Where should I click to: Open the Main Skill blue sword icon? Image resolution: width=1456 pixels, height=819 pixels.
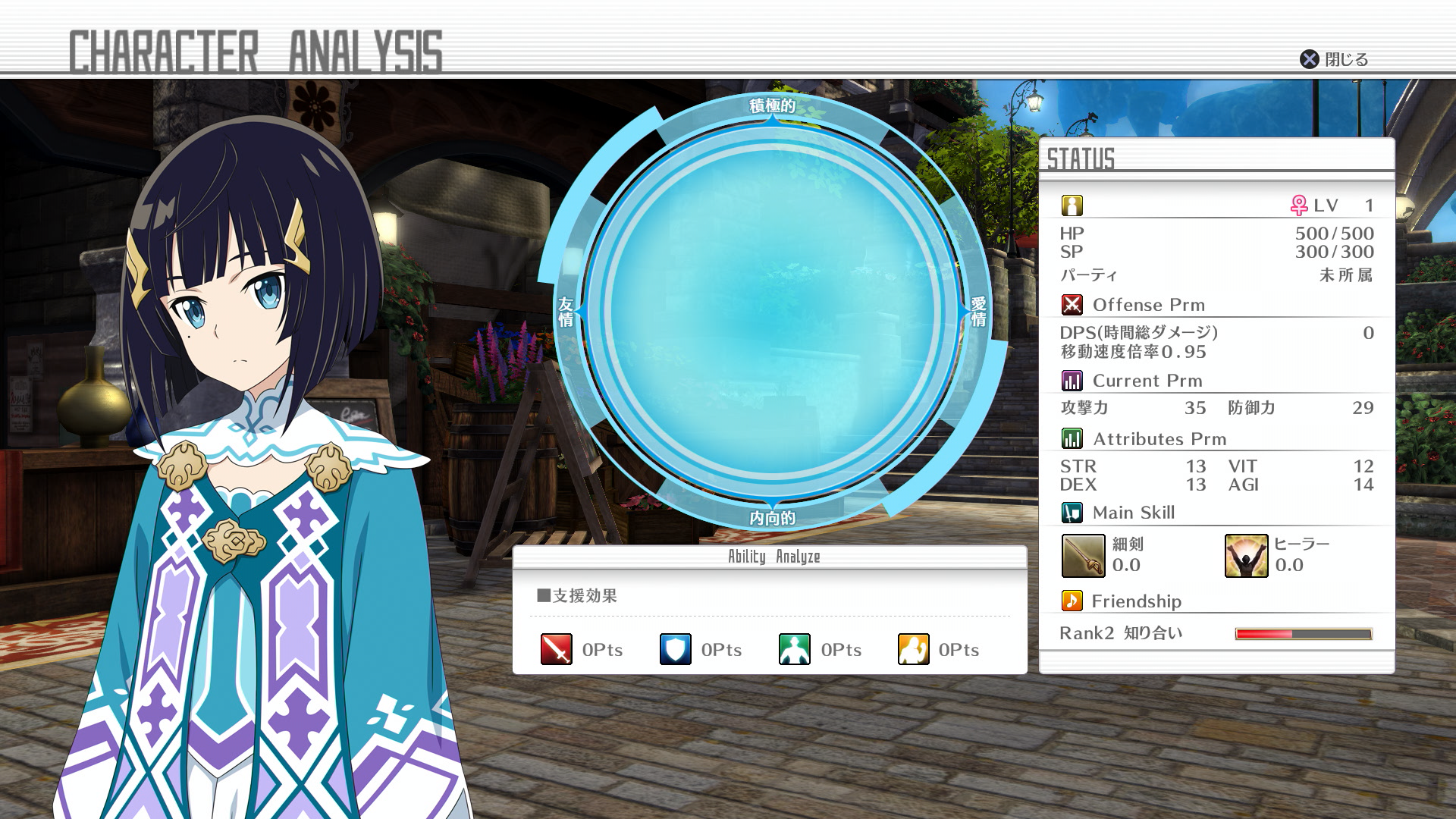1072,512
